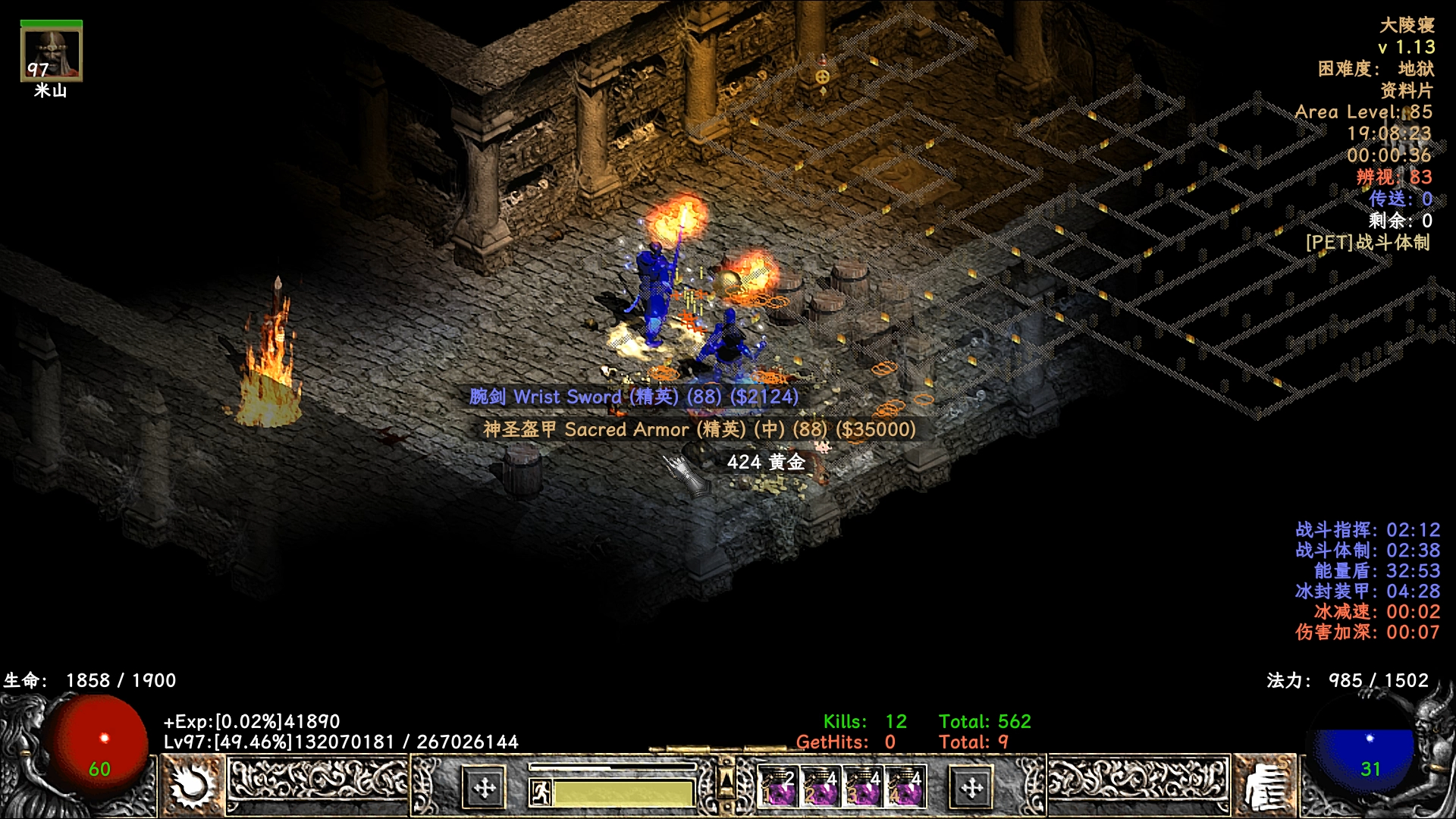Click the crossed-arrows button right of the belt
Screen dimensions: 1456x819
(971, 789)
